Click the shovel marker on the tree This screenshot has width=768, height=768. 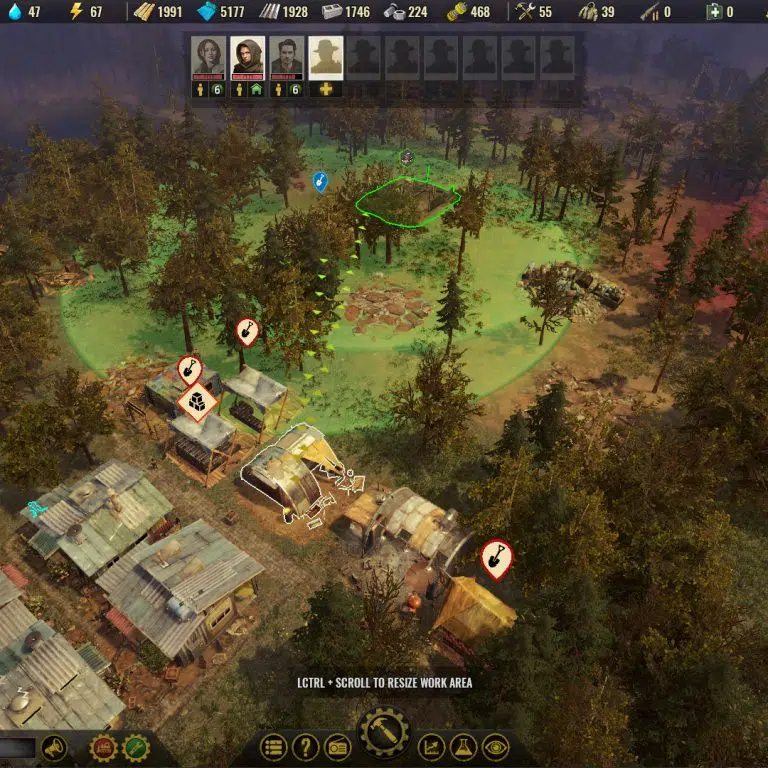[247, 330]
